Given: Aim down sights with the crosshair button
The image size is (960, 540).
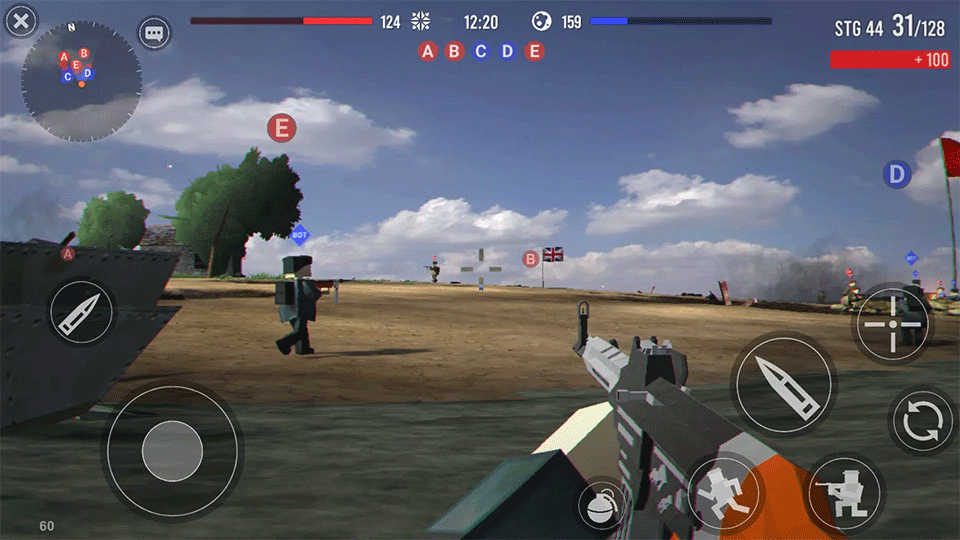Looking at the screenshot, I should (x=890, y=323).
